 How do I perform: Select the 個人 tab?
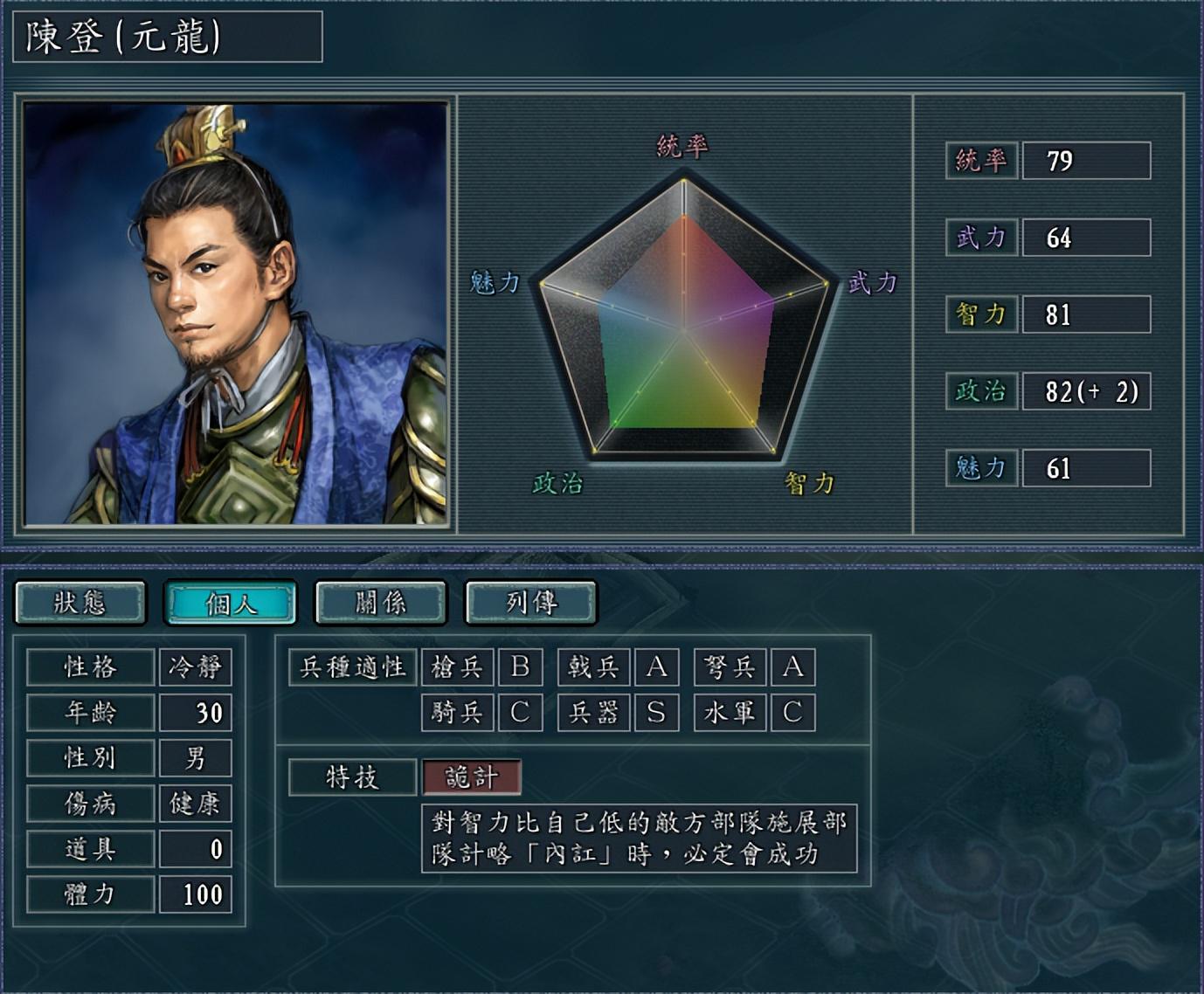pyautogui.click(x=231, y=603)
